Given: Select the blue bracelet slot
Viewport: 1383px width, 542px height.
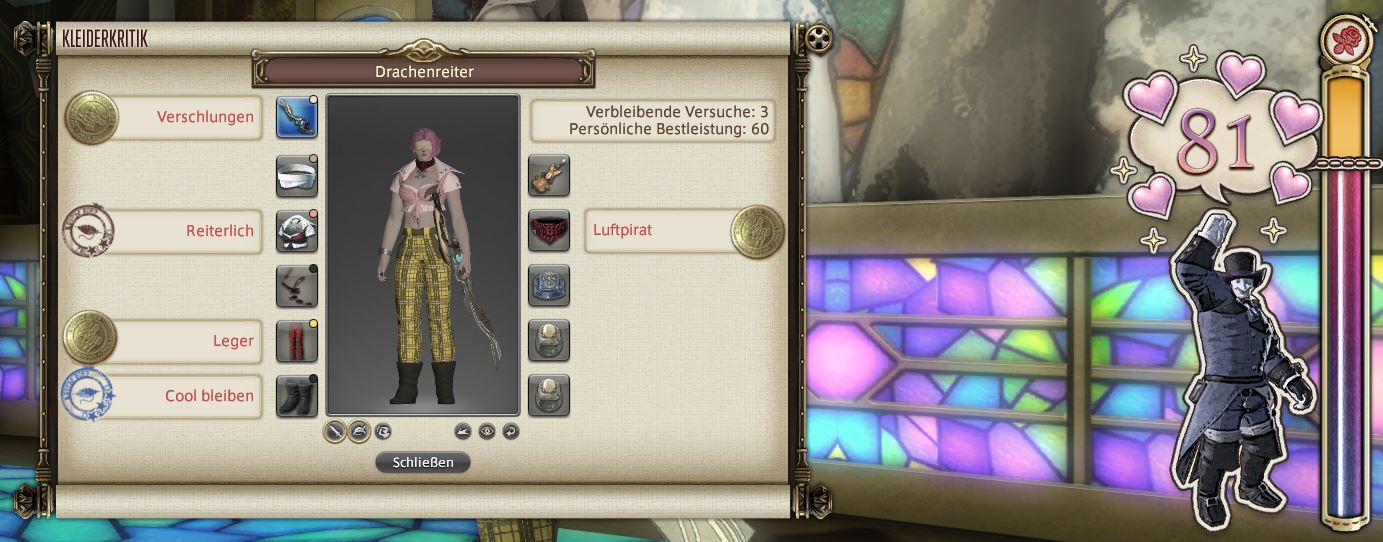Looking at the screenshot, I should coord(549,285).
